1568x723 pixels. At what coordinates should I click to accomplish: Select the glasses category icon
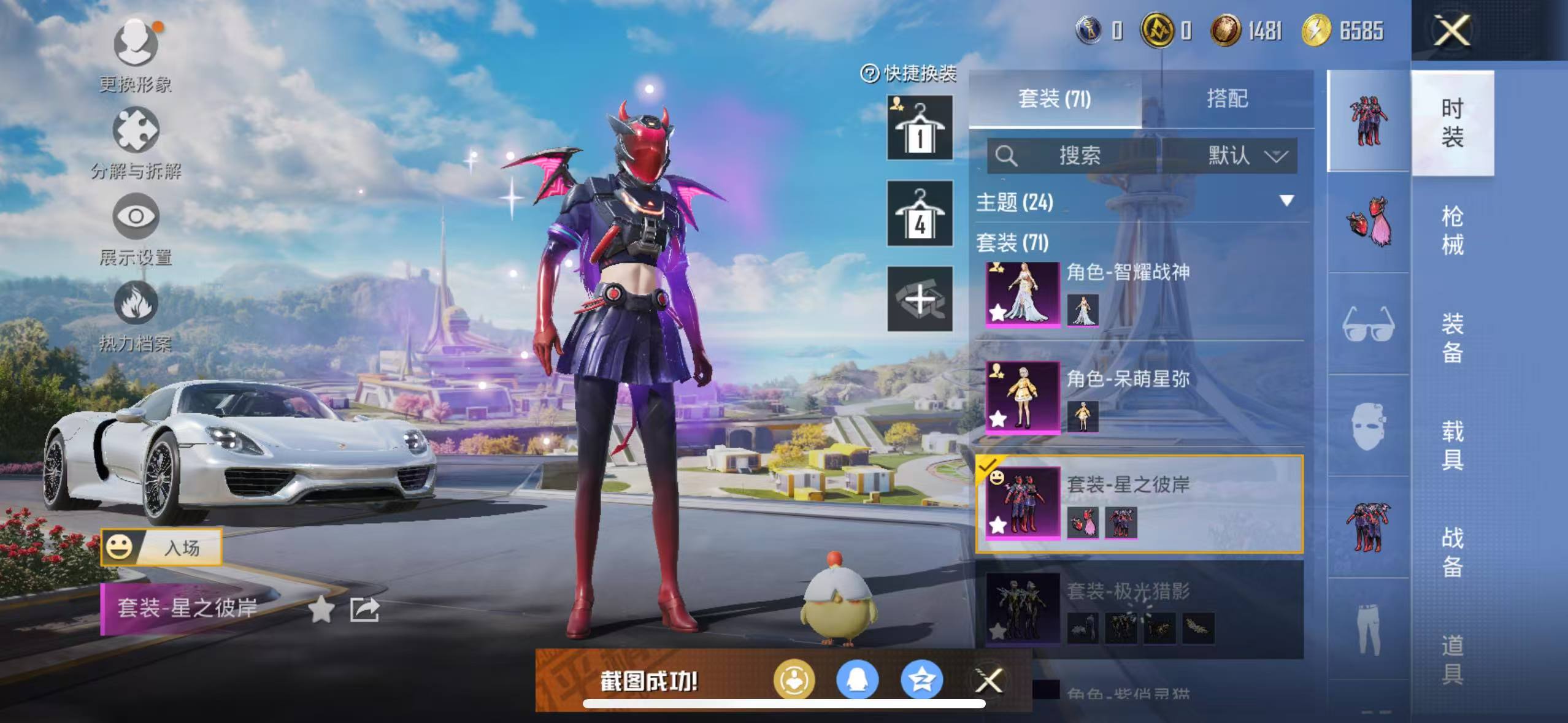pyautogui.click(x=1368, y=324)
